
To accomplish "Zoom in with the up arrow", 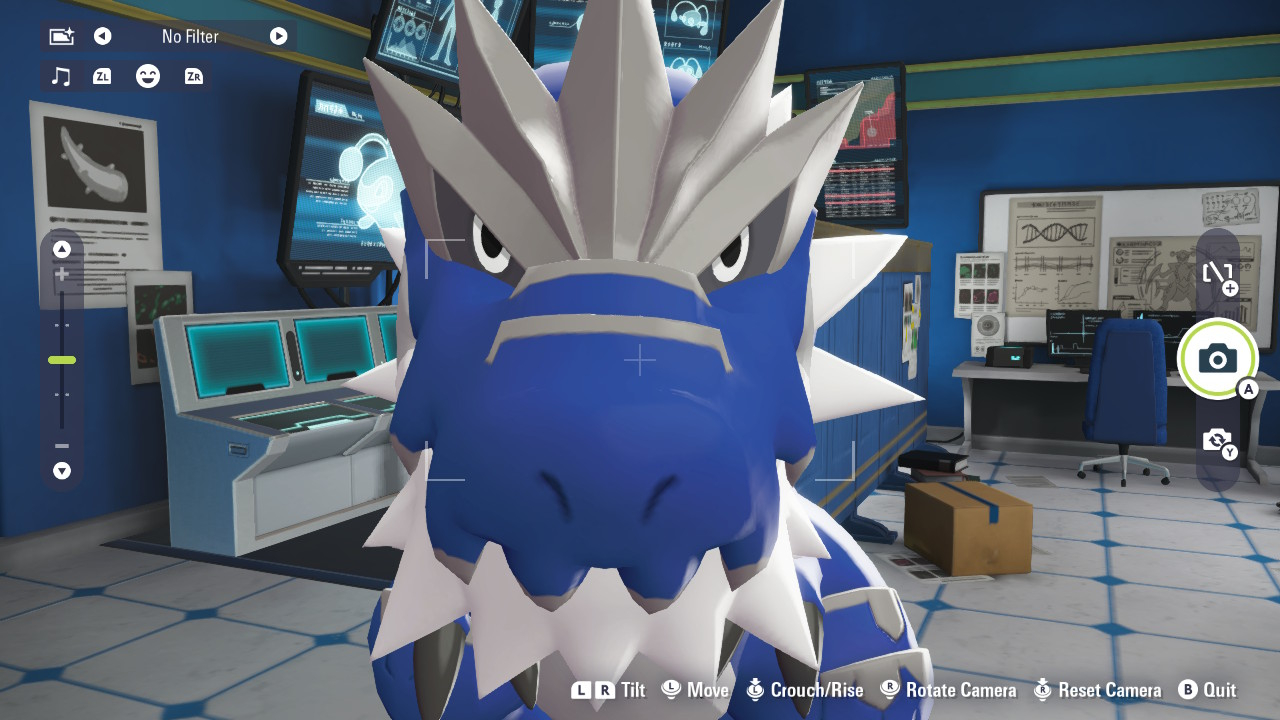I will pos(62,249).
